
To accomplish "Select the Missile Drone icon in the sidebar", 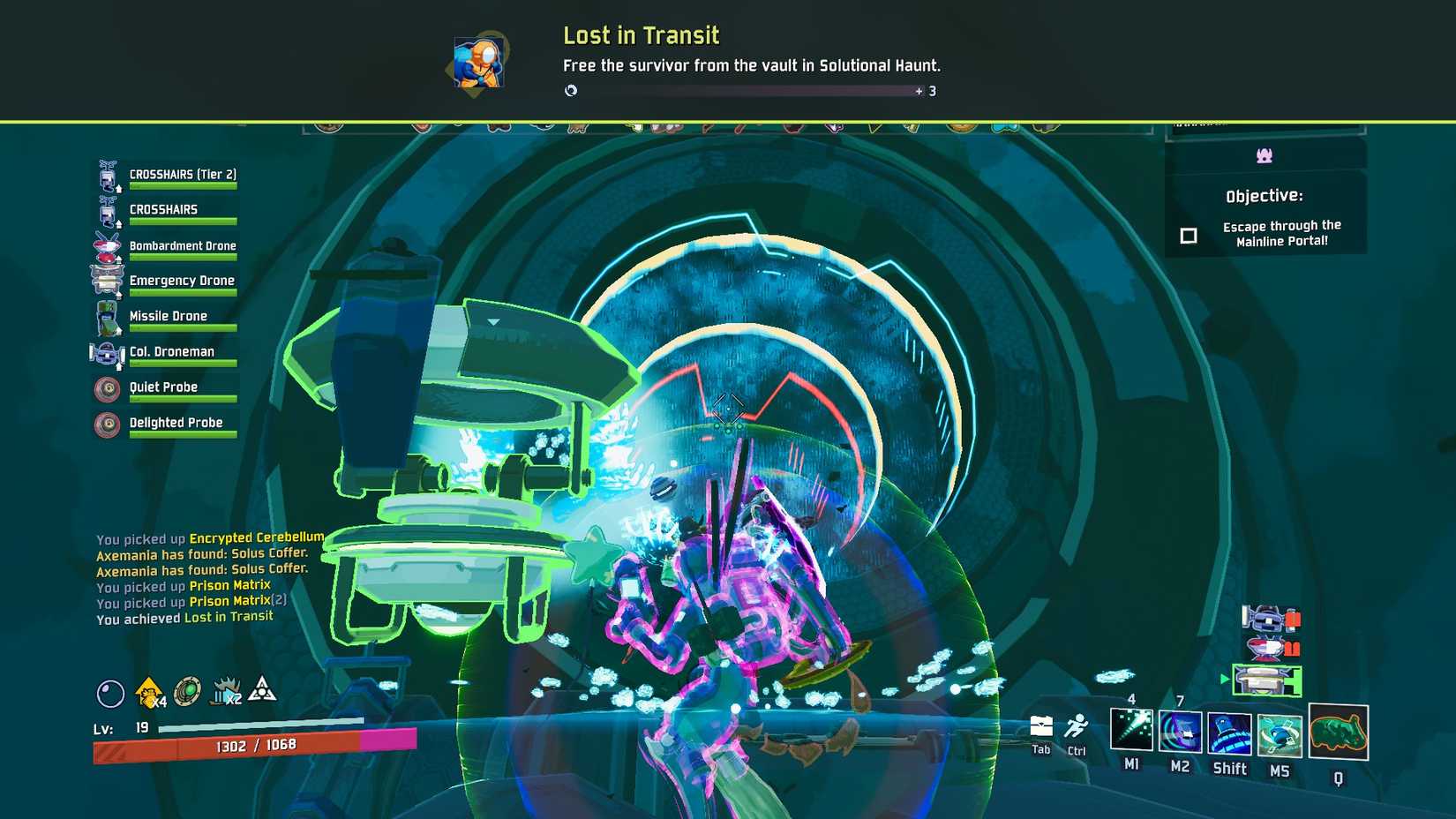I will coord(108,317).
